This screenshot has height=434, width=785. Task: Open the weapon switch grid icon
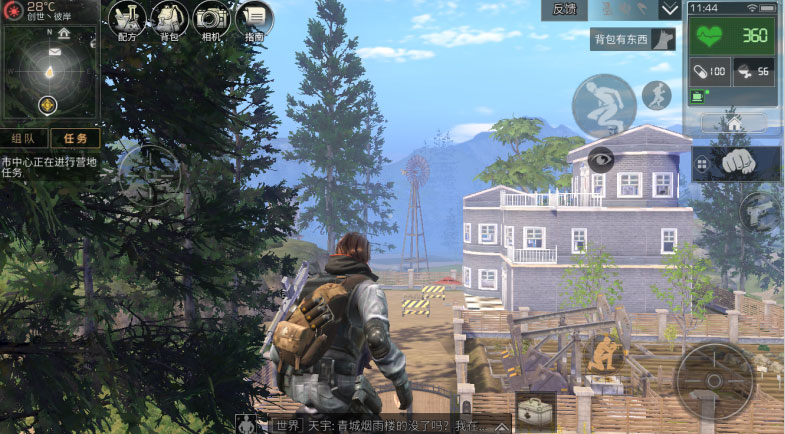click(x=702, y=165)
